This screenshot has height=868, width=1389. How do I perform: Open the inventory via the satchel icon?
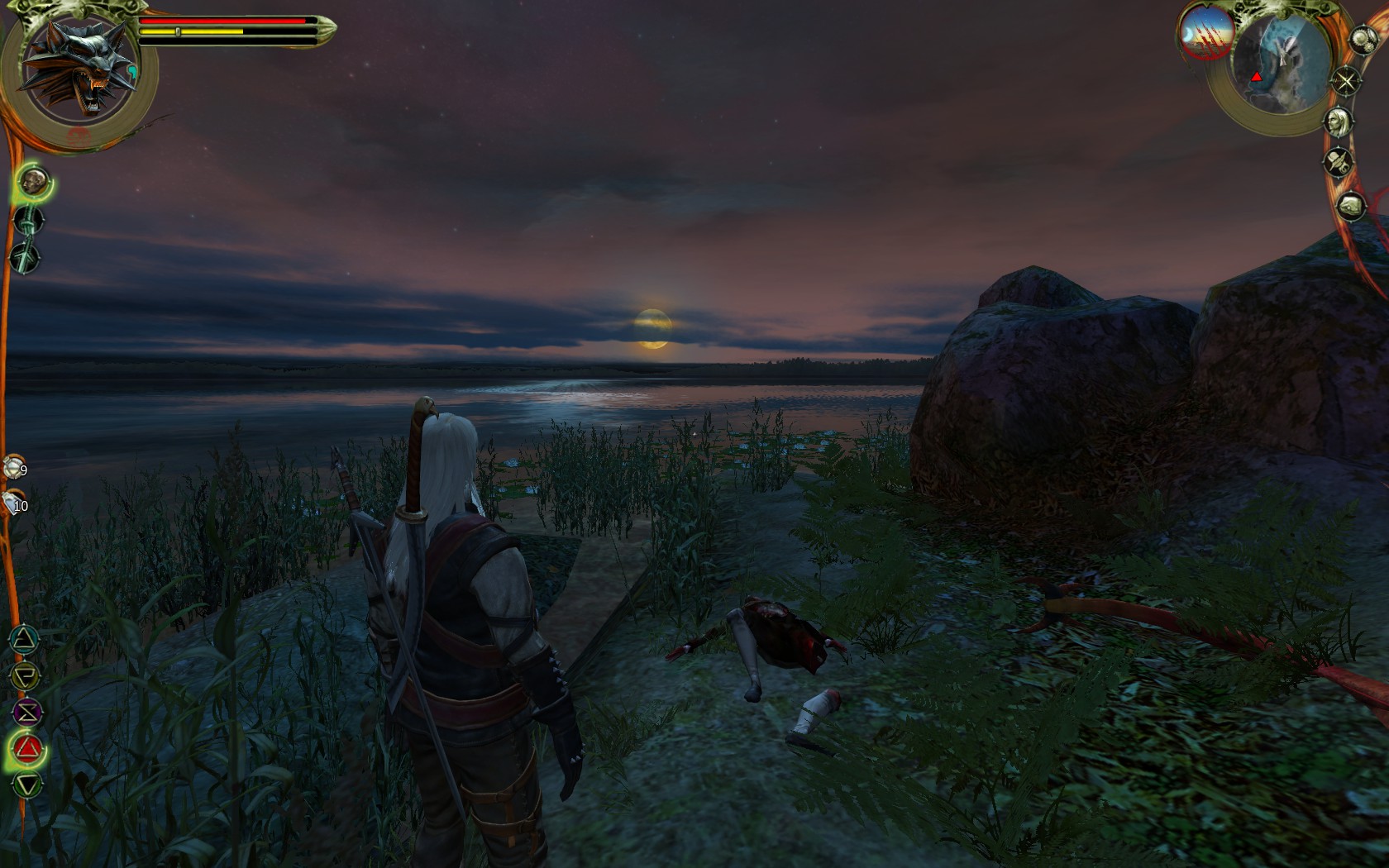[1350, 206]
